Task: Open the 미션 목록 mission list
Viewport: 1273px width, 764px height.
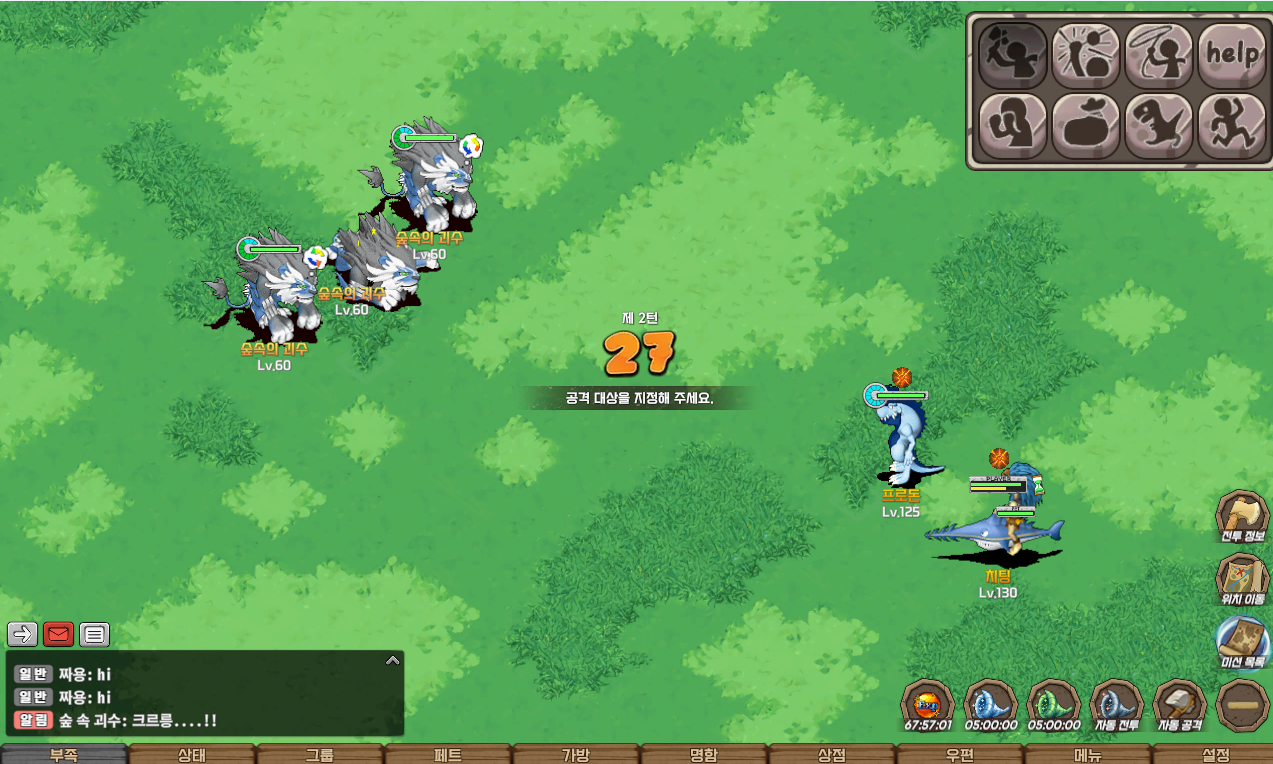Action: point(1242,642)
